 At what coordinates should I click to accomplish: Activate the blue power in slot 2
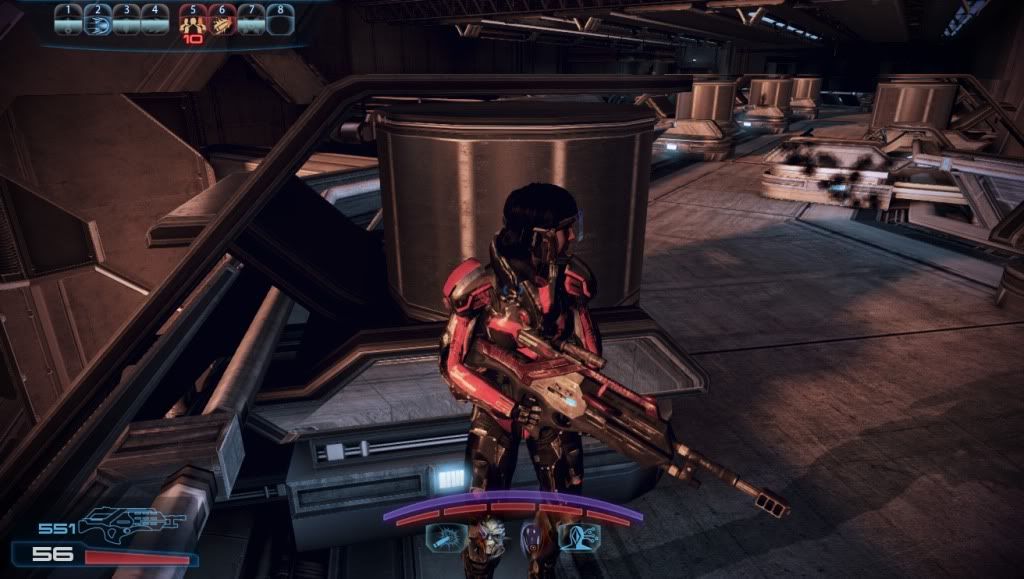(x=97, y=20)
